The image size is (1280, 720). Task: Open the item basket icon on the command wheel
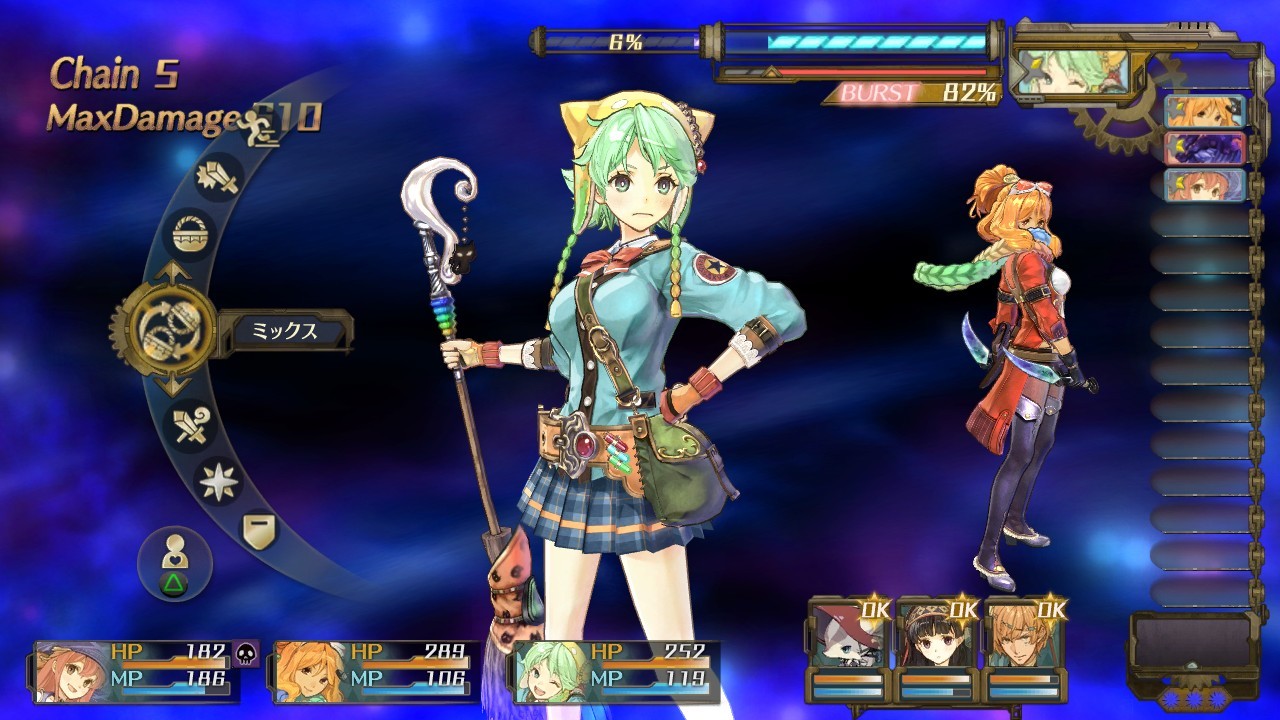[x=192, y=232]
